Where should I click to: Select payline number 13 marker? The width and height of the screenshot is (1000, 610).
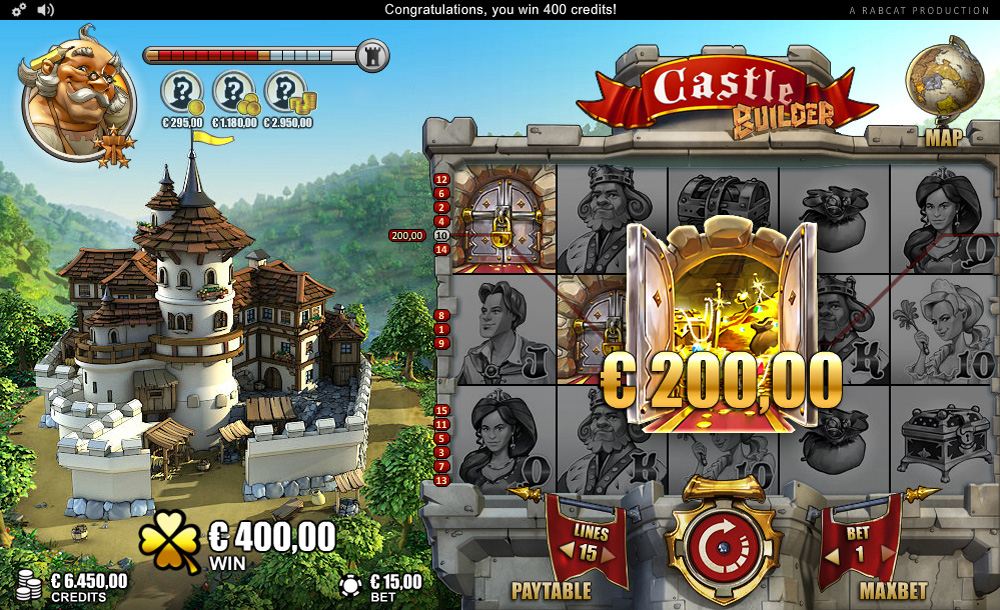442,480
